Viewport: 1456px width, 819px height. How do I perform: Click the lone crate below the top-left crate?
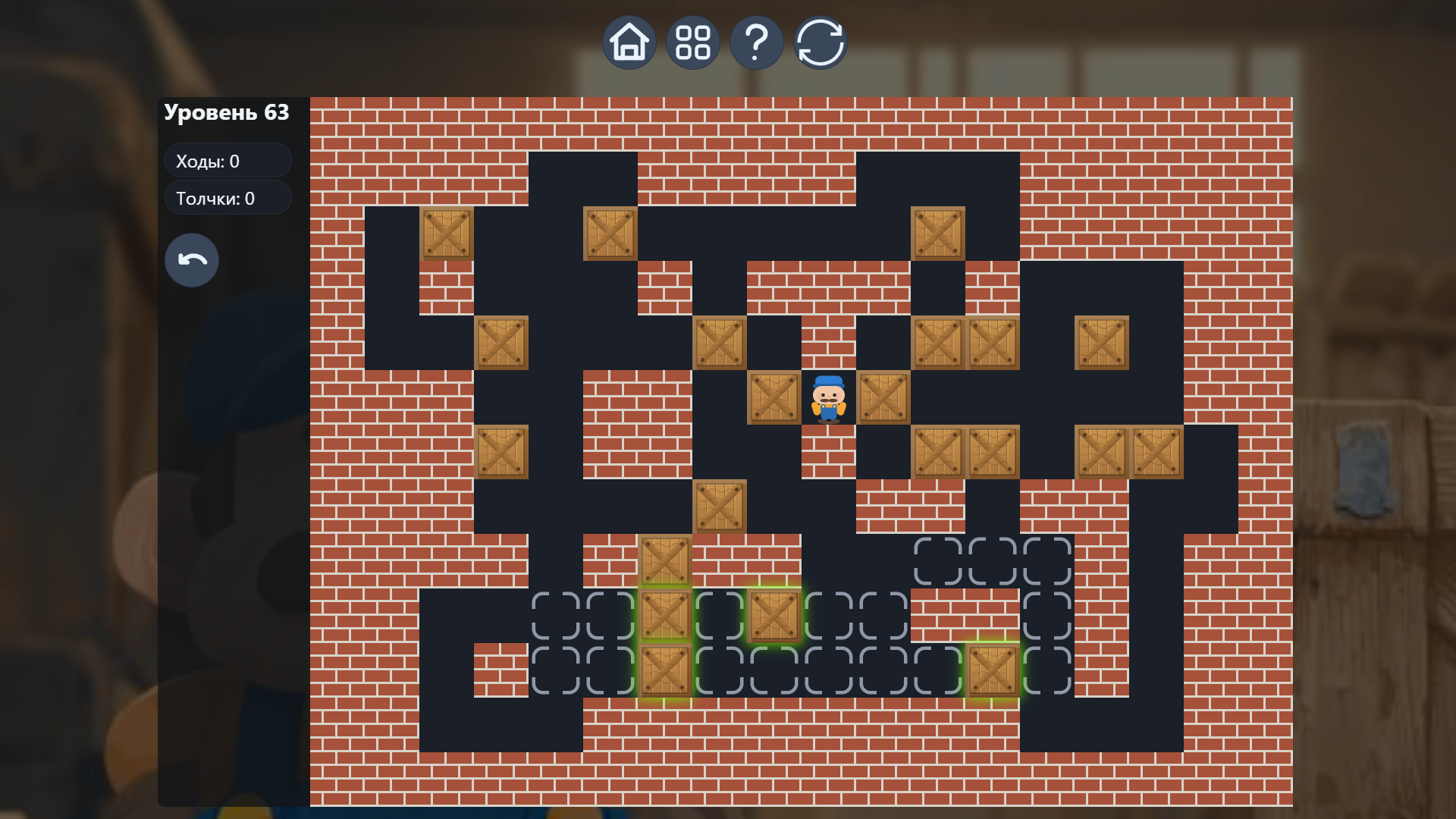[x=501, y=341]
